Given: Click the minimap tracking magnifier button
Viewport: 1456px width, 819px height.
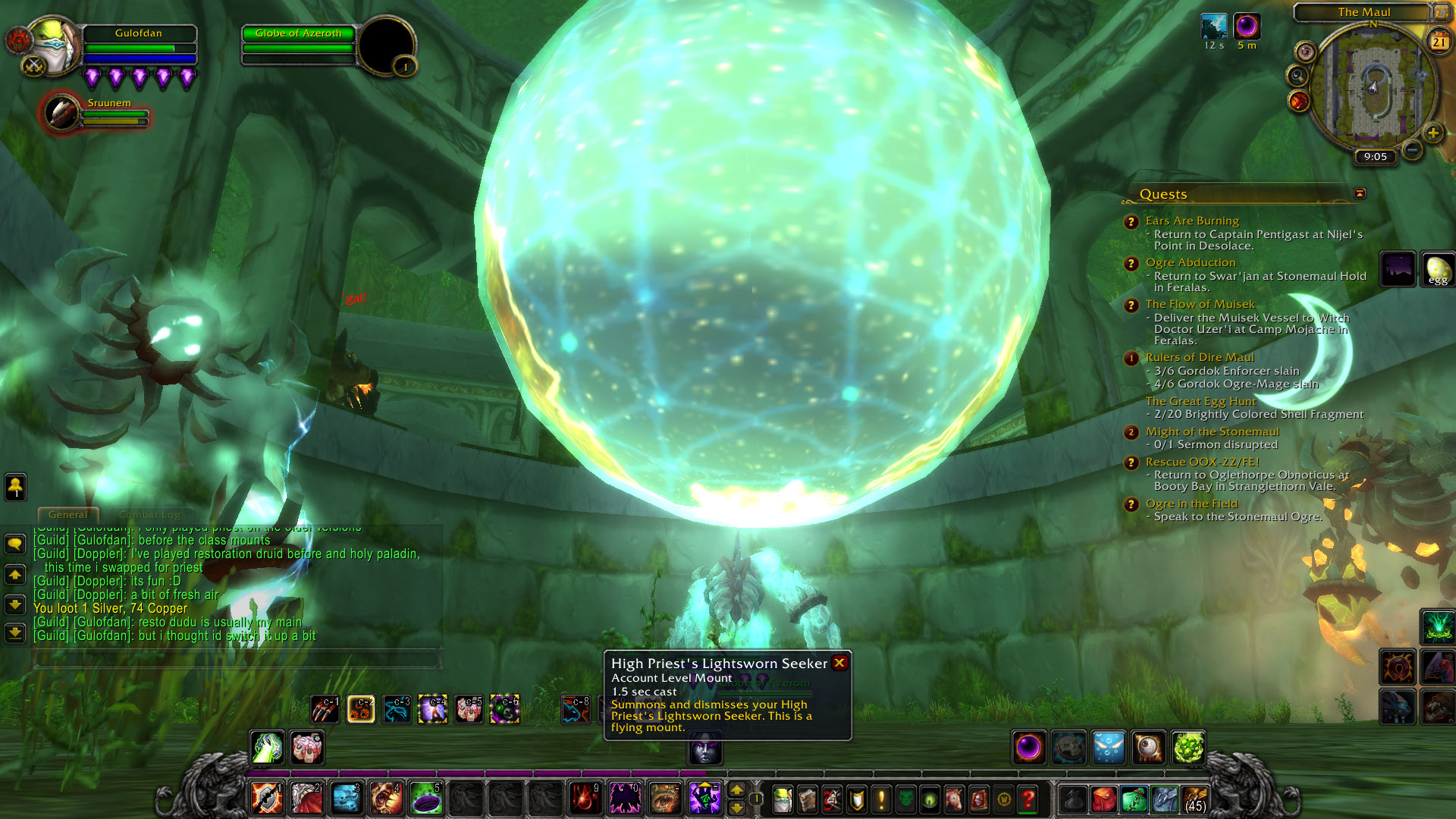Looking at the screenshot, I should coord(1298,76).
